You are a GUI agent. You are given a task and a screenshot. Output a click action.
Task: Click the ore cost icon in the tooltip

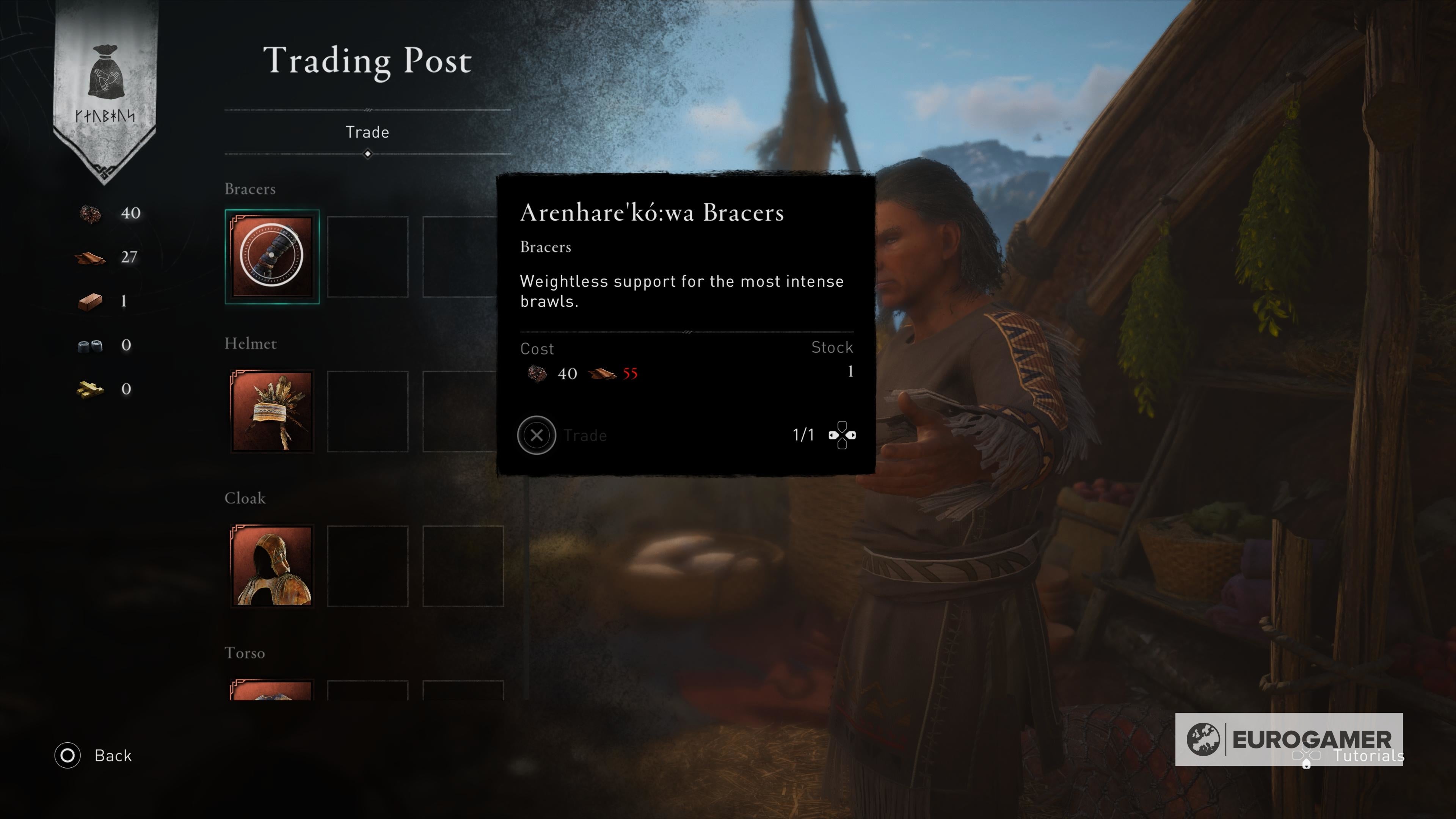click(537, 373)
